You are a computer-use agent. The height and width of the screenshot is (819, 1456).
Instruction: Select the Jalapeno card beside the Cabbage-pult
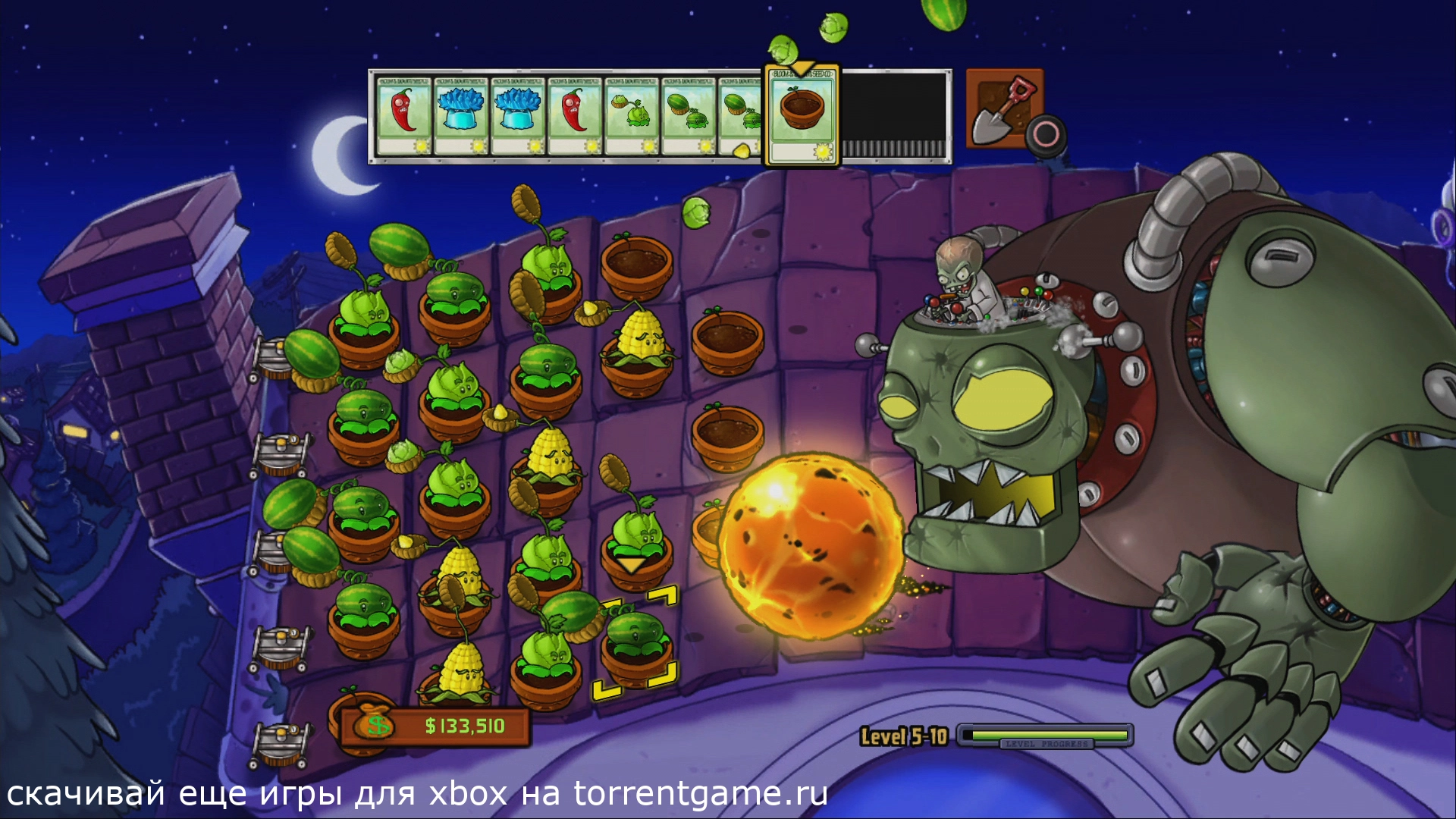575,115
